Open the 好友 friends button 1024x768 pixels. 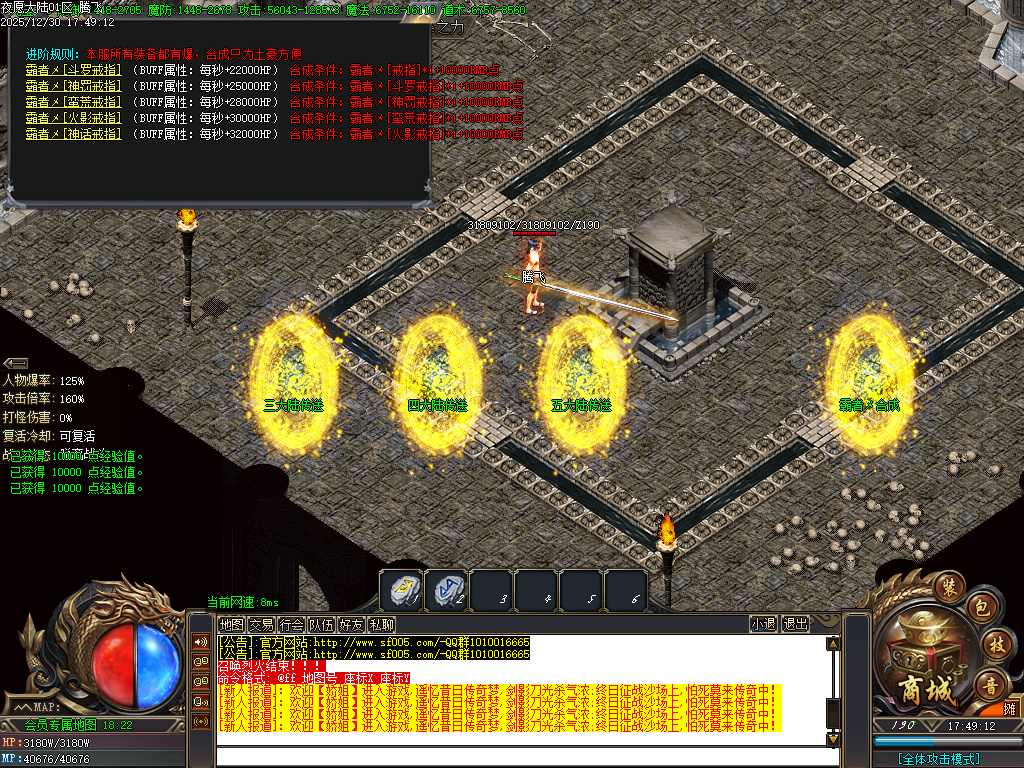pos(351,624)
